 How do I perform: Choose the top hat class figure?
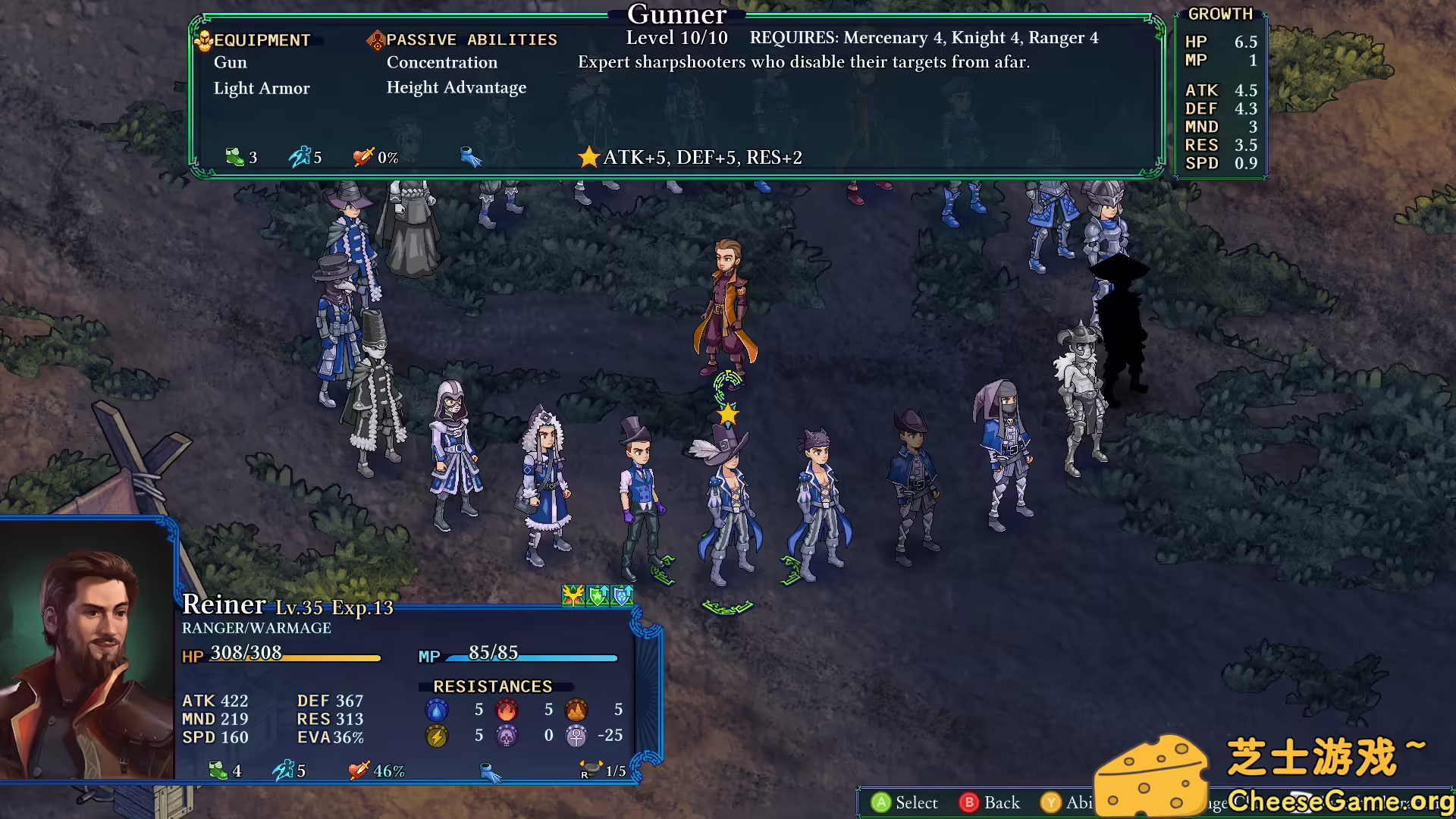pyautogui.click(x=639, y=497)
